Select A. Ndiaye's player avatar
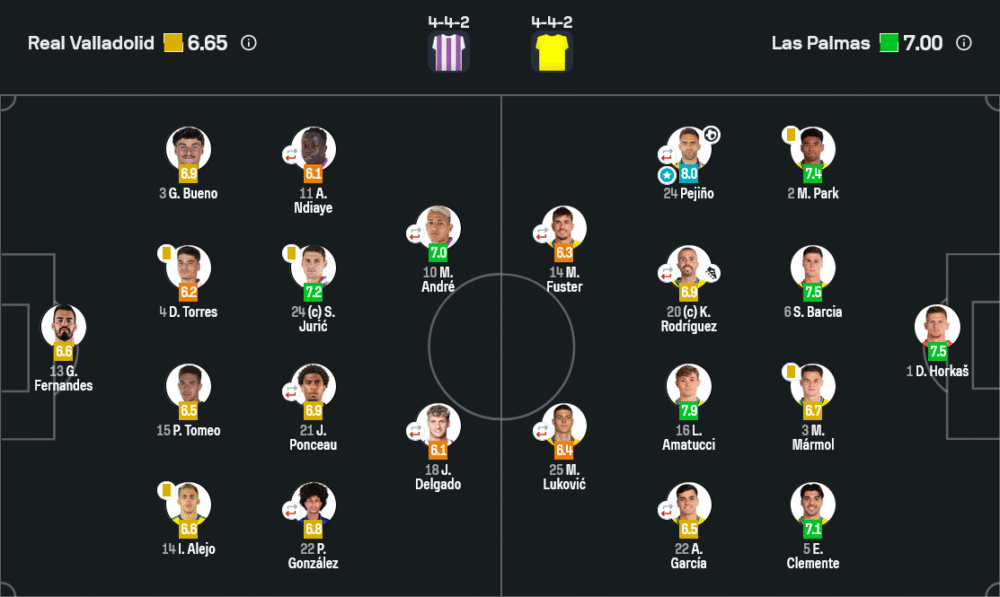 314,150
